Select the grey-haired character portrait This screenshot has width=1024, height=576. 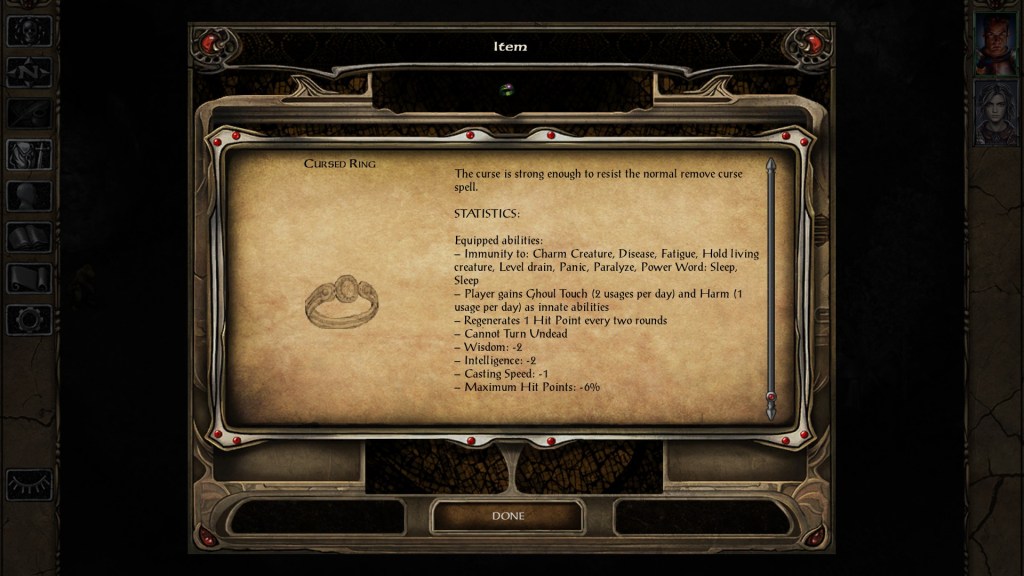(x=996, y=113)
